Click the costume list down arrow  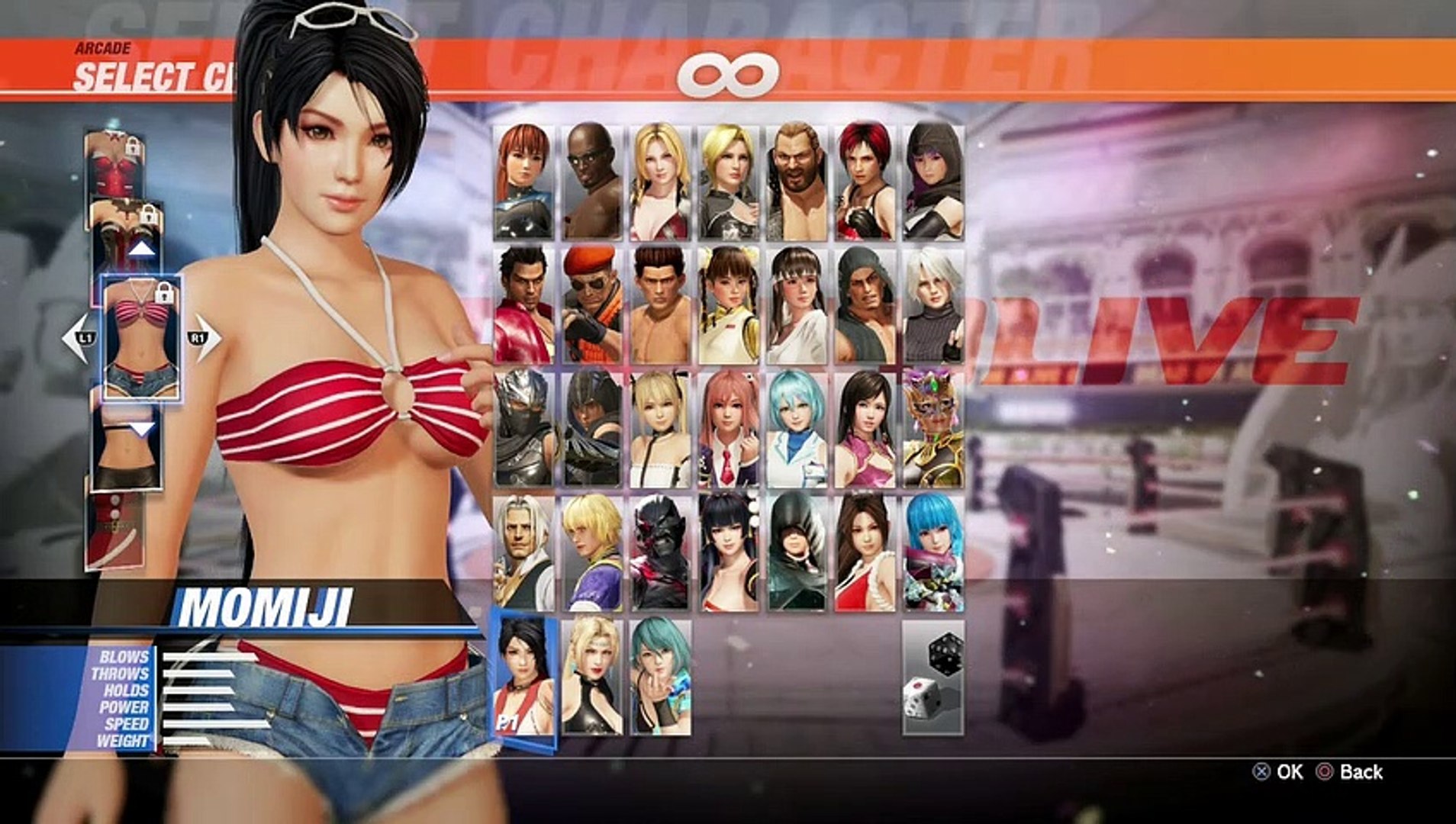click(x=142, y=429)
